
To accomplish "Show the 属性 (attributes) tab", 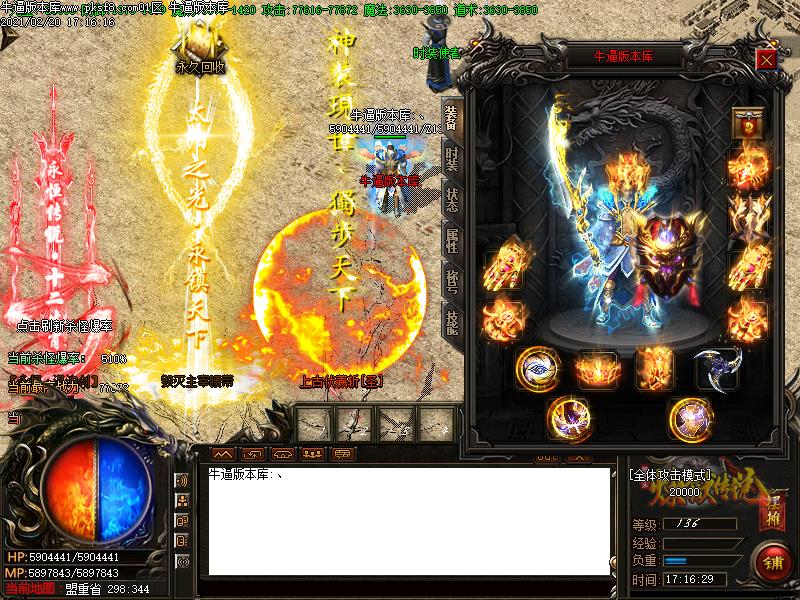I will point(452,238).
